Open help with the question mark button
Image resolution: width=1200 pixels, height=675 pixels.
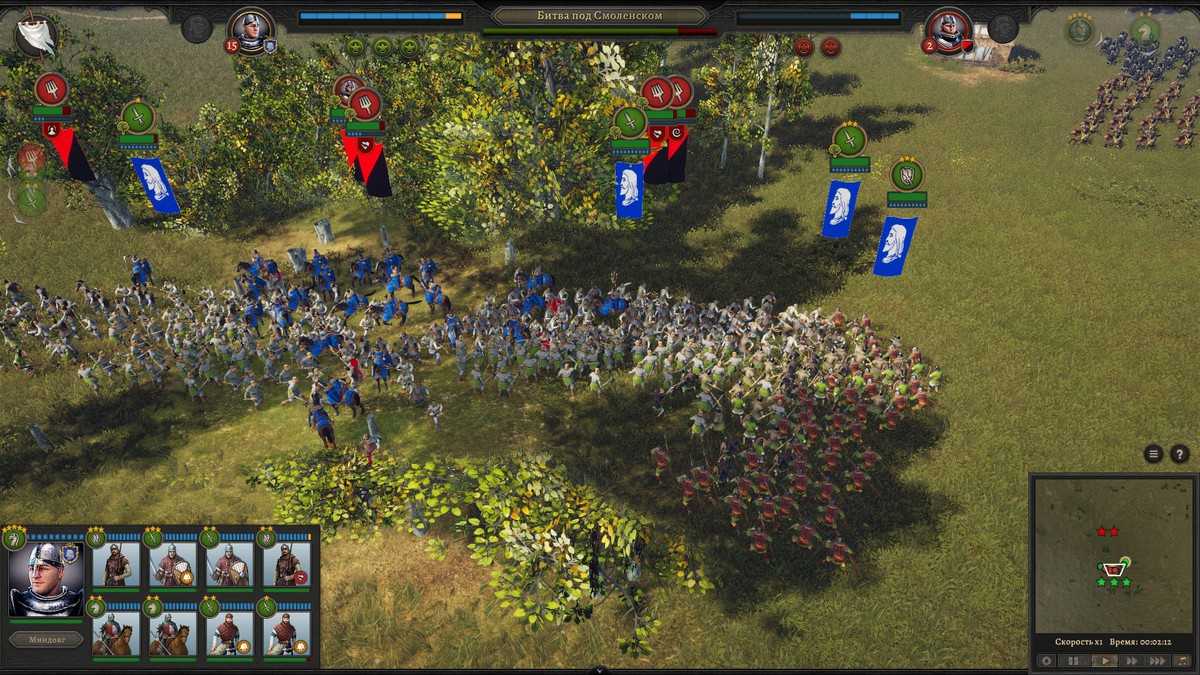(1180, 454)
